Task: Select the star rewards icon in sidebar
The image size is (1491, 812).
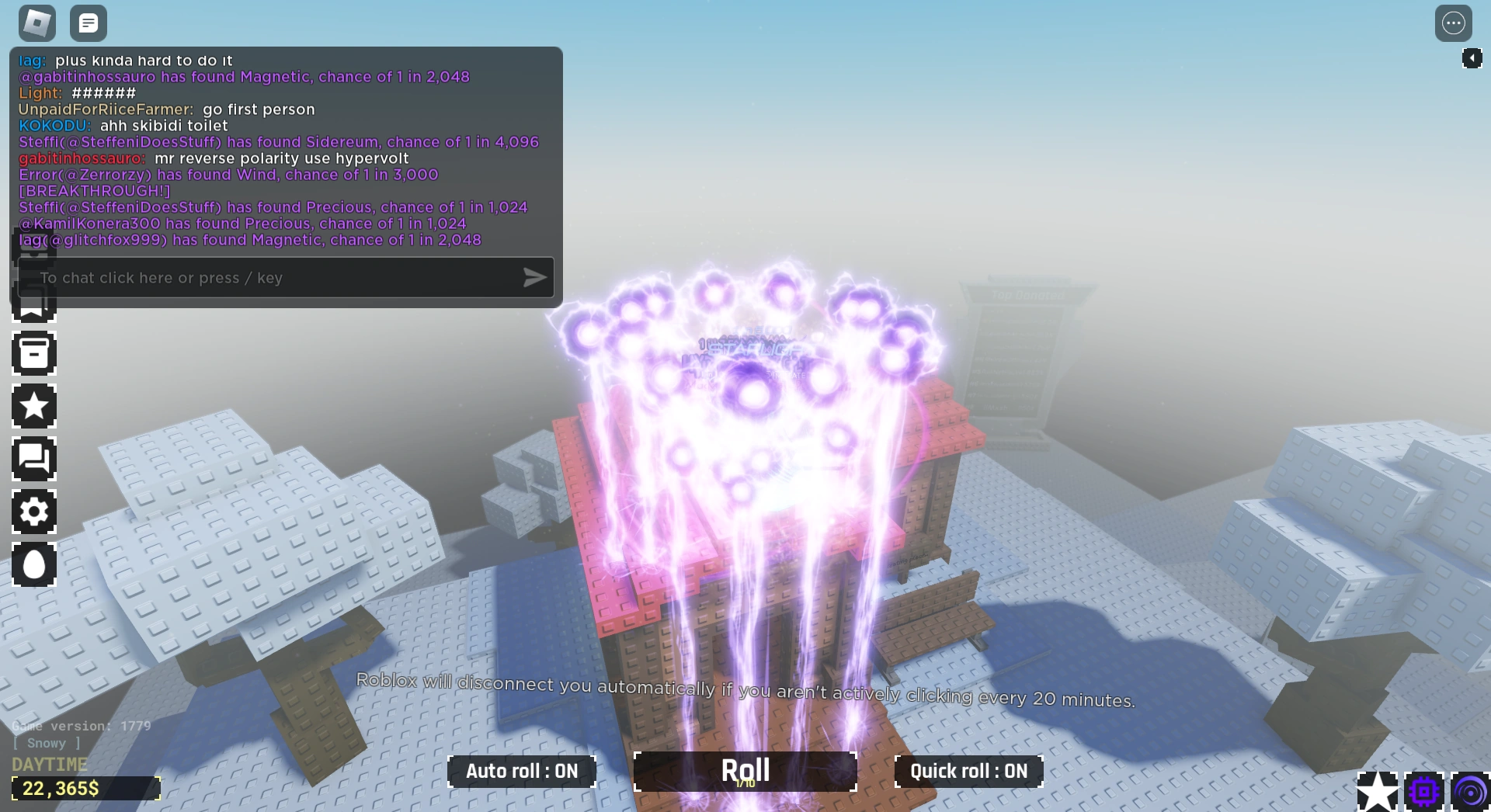Action: pyautogui.click(x=33, y=406)
